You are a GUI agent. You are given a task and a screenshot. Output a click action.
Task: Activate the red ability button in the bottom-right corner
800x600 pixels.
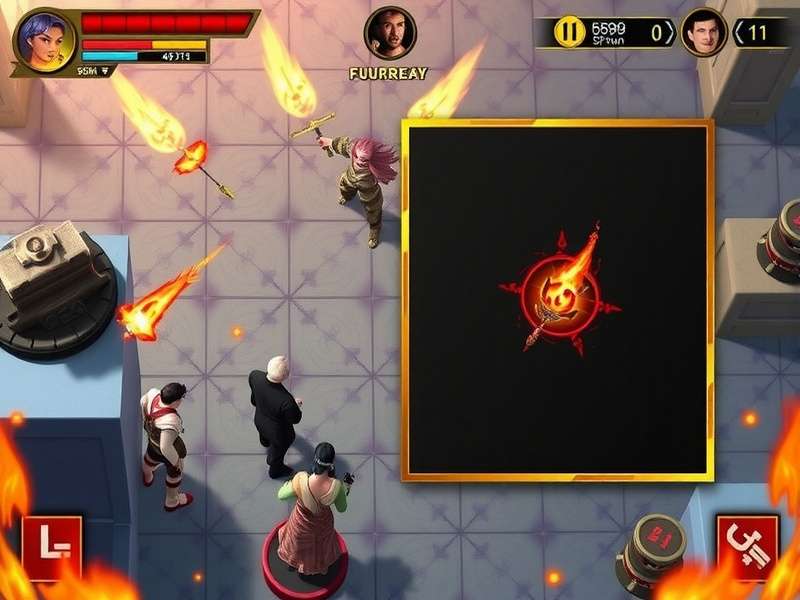pyautogui.click(x=747, y=547)
